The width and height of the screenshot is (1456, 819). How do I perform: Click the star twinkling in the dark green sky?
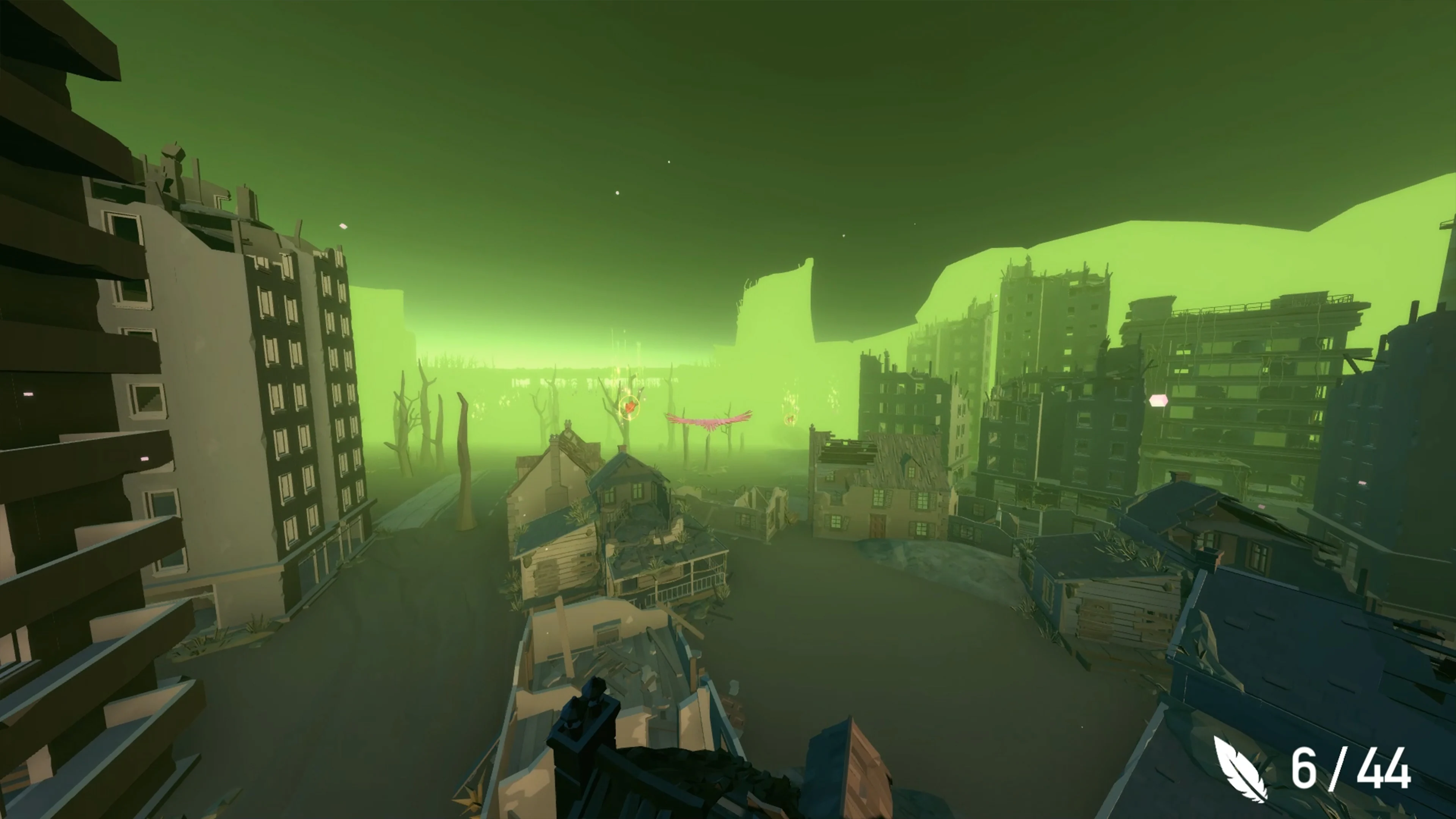tap(617, 194)
